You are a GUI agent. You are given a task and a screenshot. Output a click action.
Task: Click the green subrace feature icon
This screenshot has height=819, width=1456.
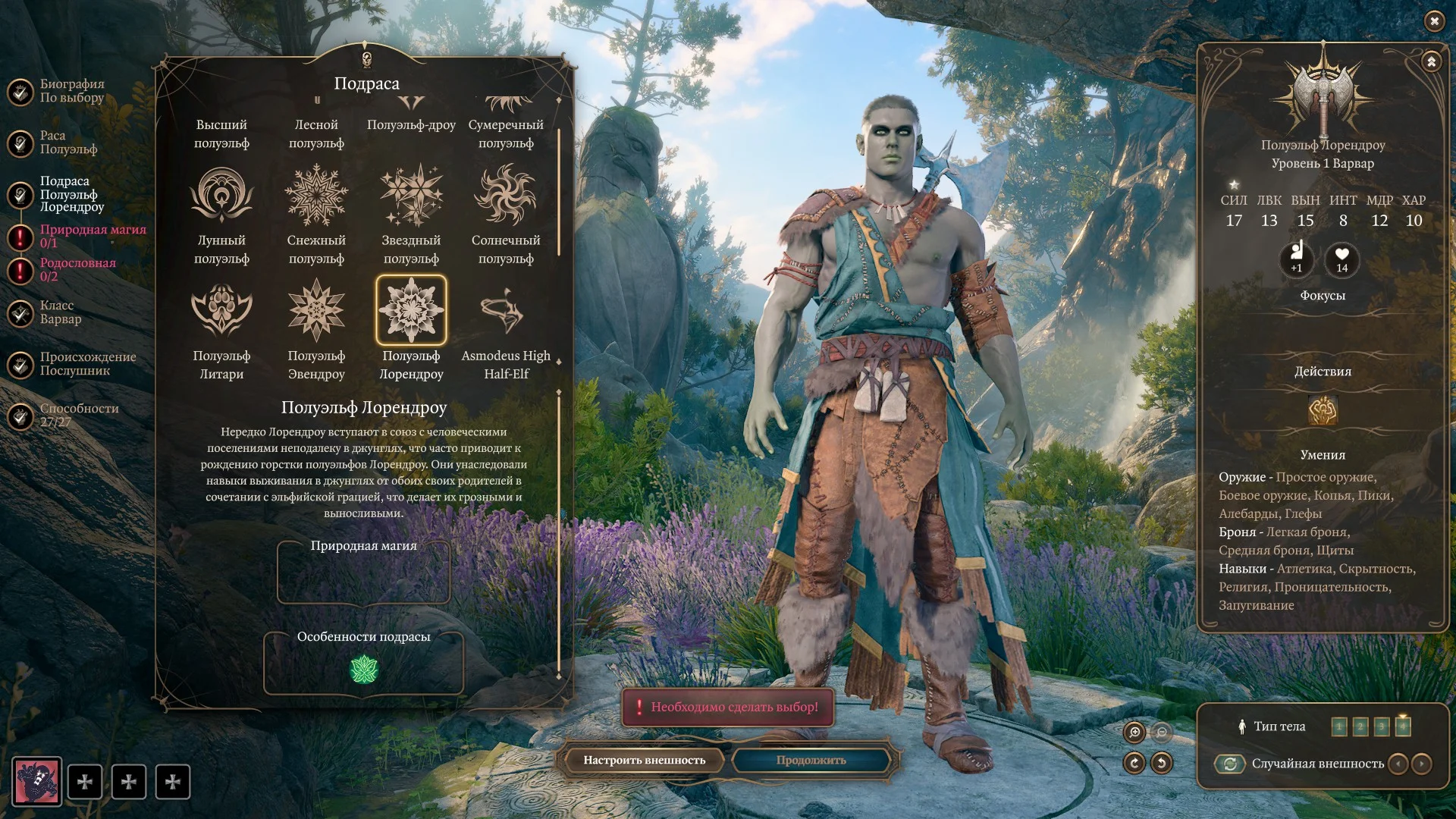coord(364,670)
